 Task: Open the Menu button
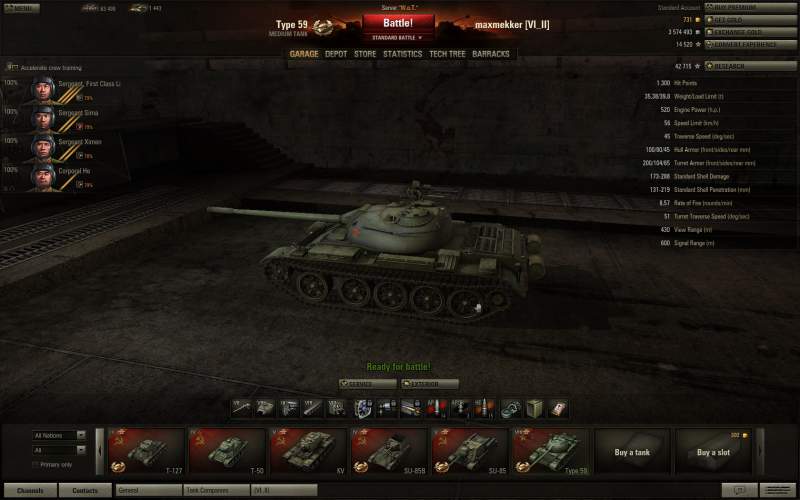tap(20, 7)
